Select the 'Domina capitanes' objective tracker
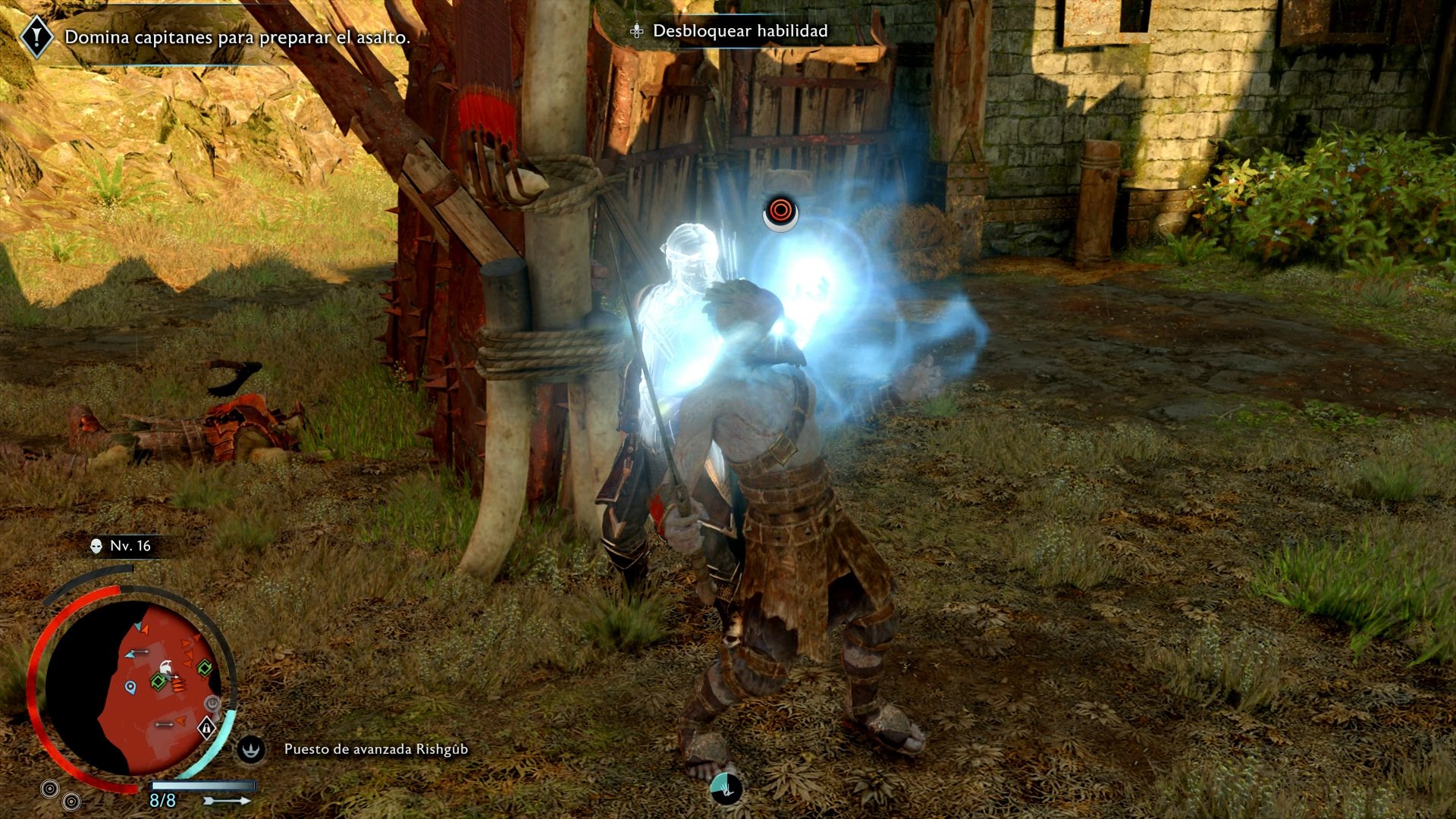Viewport: 1456px width, 819px height. point(237,37)
